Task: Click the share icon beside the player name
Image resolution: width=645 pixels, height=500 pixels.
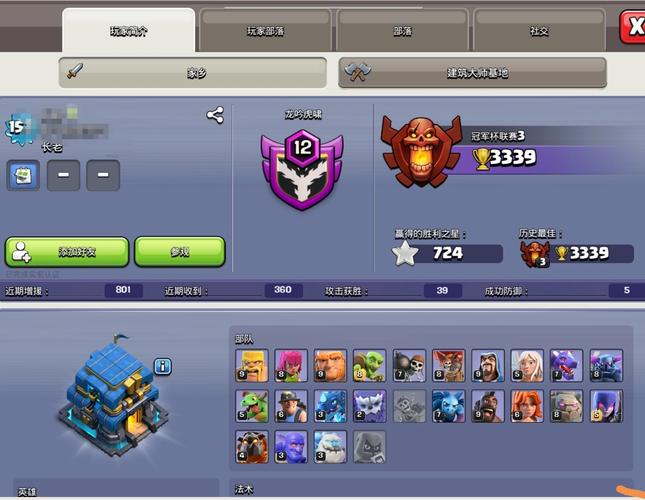Action: tap(215, 115)
